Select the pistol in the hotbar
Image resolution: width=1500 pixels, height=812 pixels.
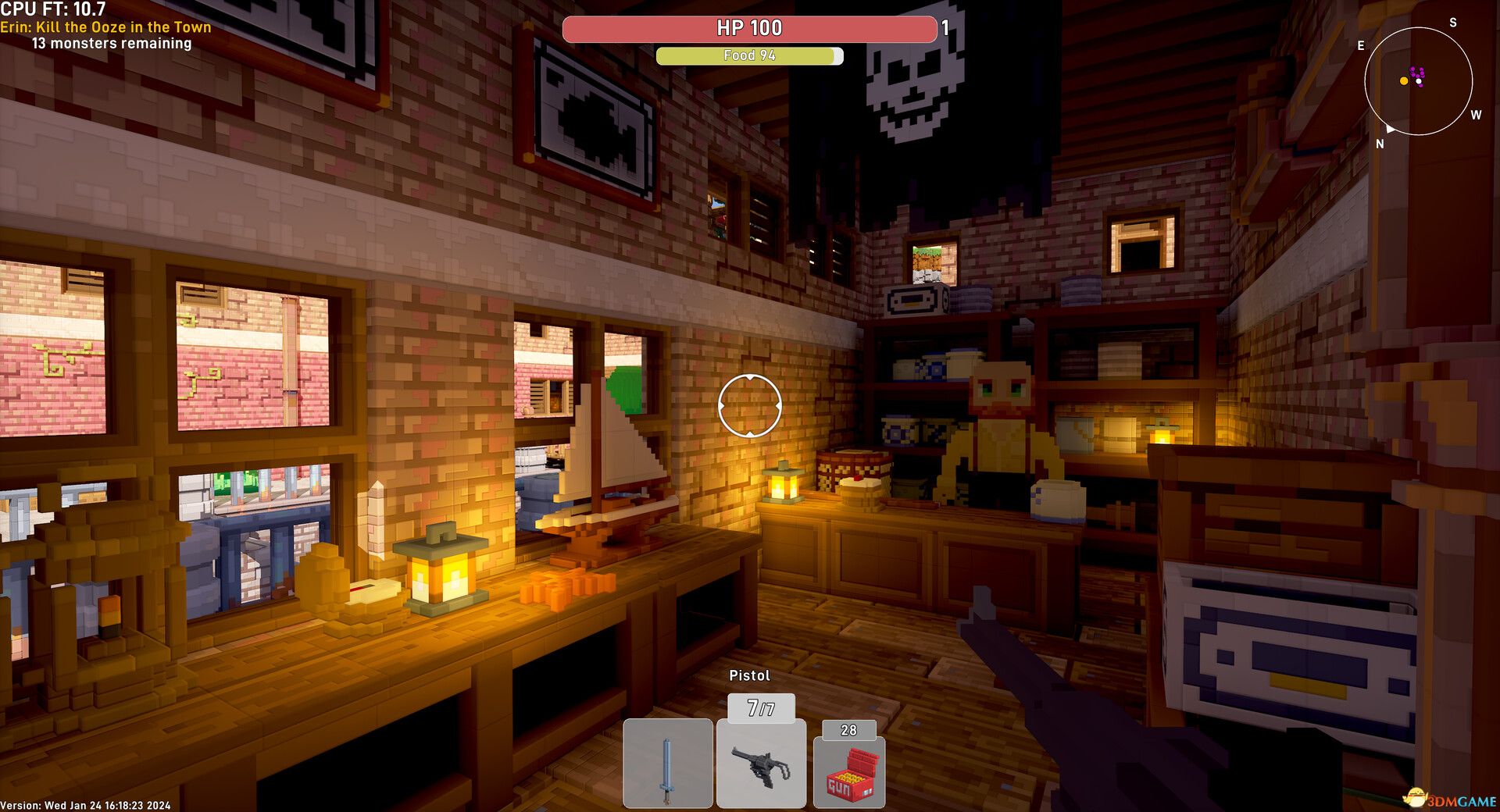760,764
